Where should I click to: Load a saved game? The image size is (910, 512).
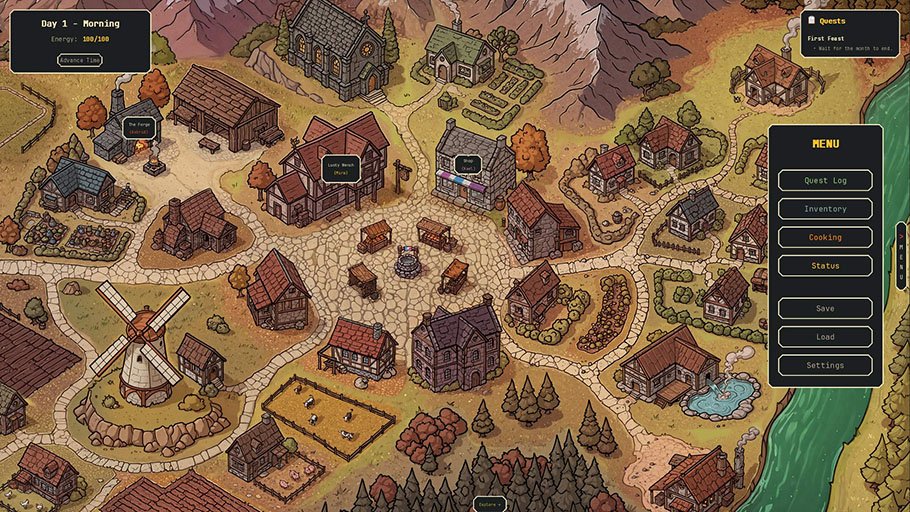click(x=825, y=337)
